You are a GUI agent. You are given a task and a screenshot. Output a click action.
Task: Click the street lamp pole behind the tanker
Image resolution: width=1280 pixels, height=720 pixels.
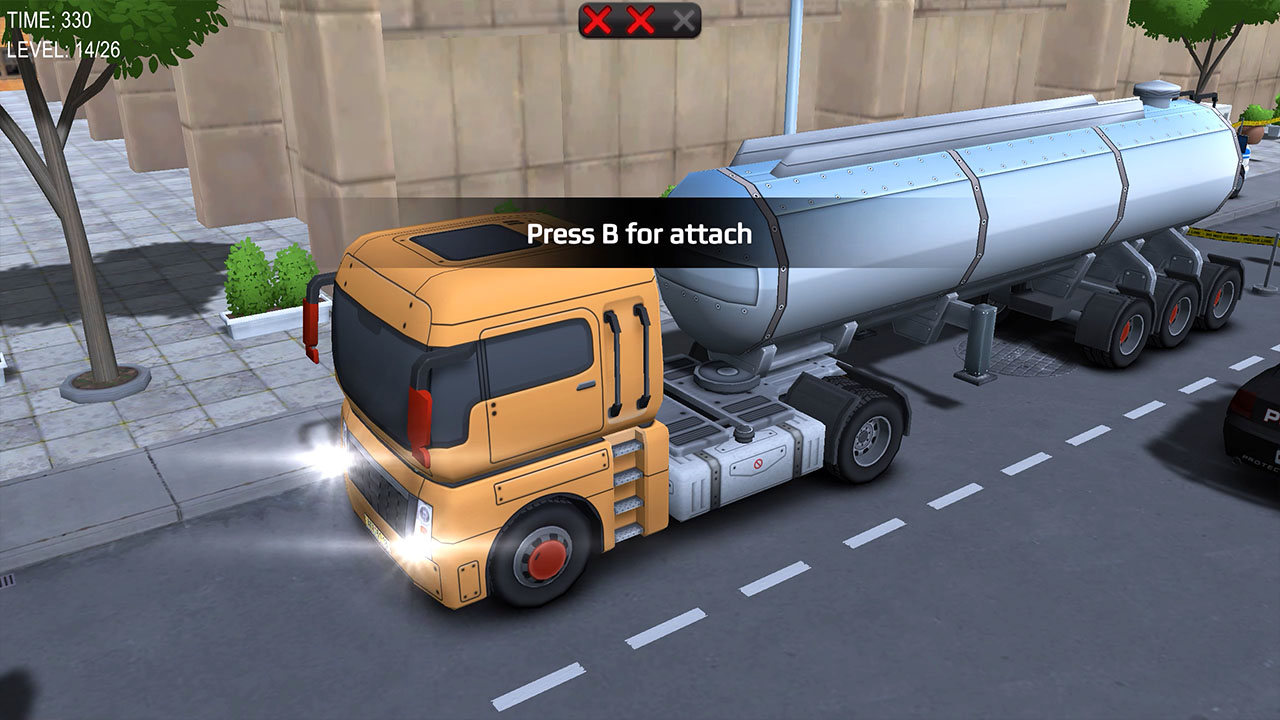tap(790, 60)
